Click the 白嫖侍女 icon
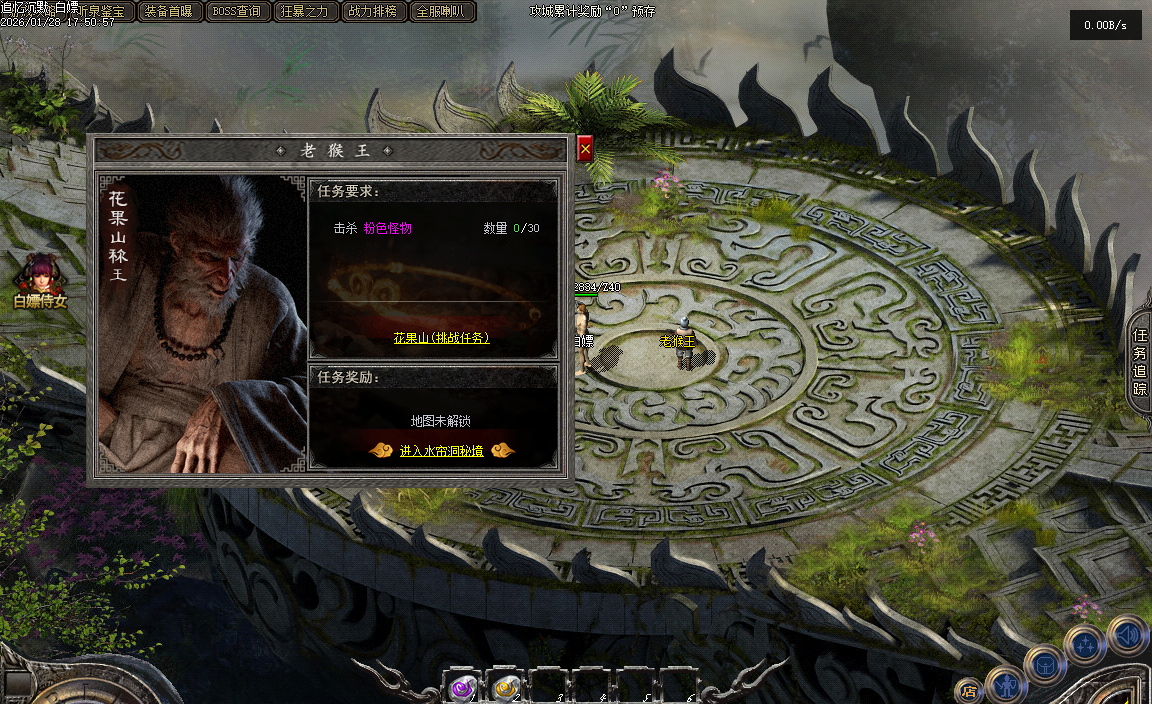 click(x=40, y=281)
